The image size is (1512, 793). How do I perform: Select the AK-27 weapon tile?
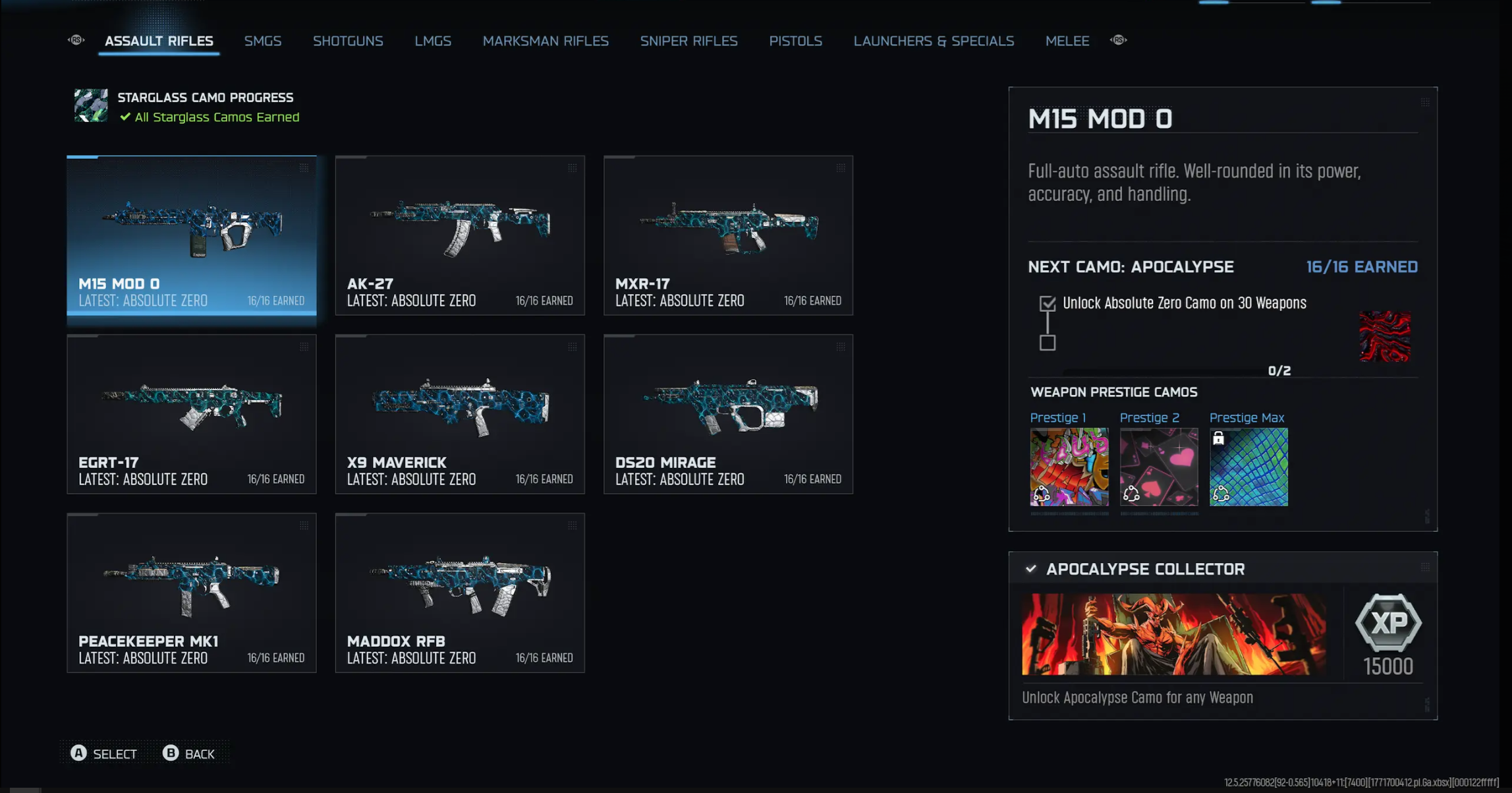[x=460, y=235]
